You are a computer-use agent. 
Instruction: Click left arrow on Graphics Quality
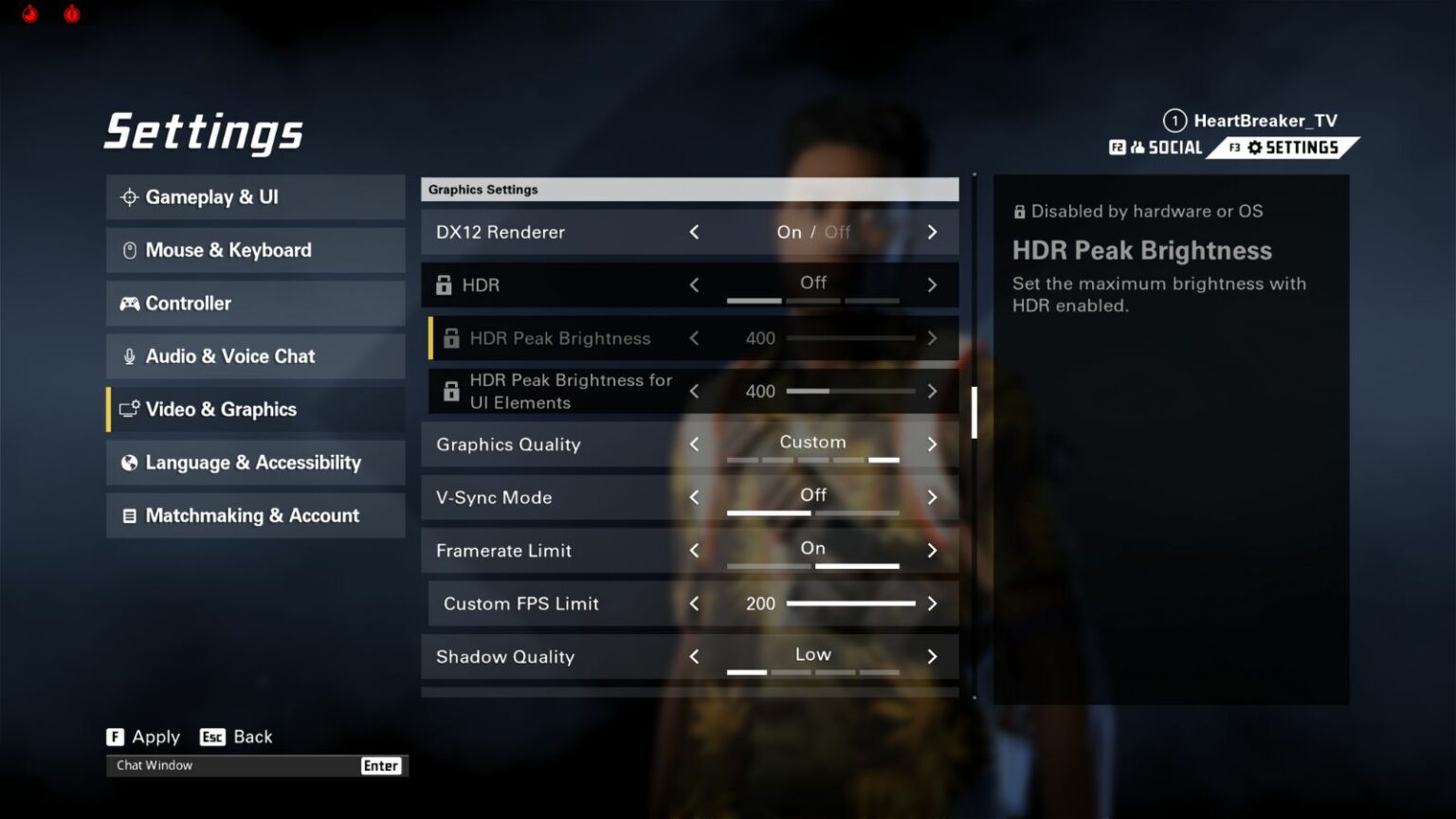pyautogui.click(x=694, y=445)
